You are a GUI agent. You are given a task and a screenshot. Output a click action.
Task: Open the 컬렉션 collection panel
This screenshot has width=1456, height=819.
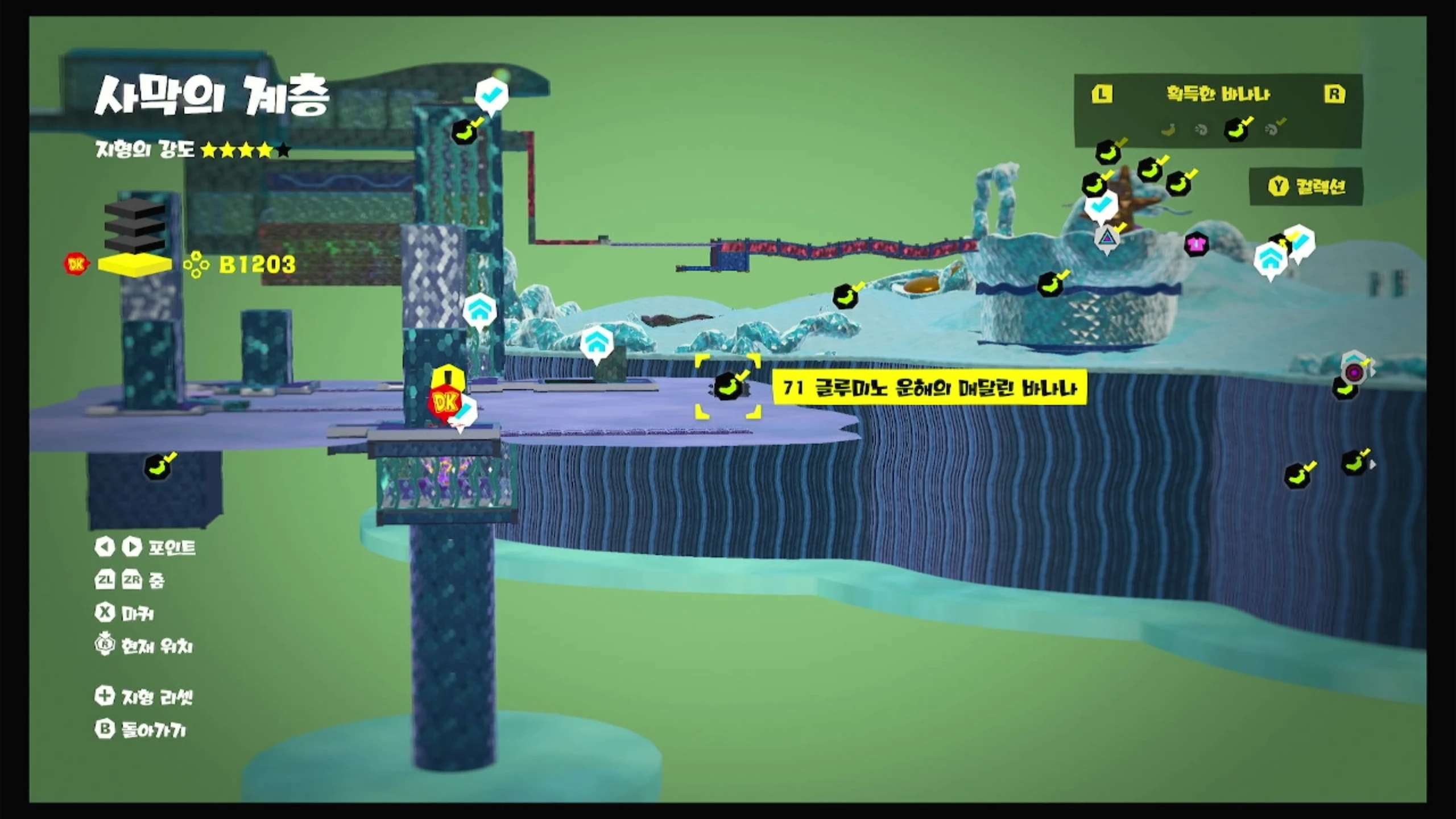[1307, 186]
